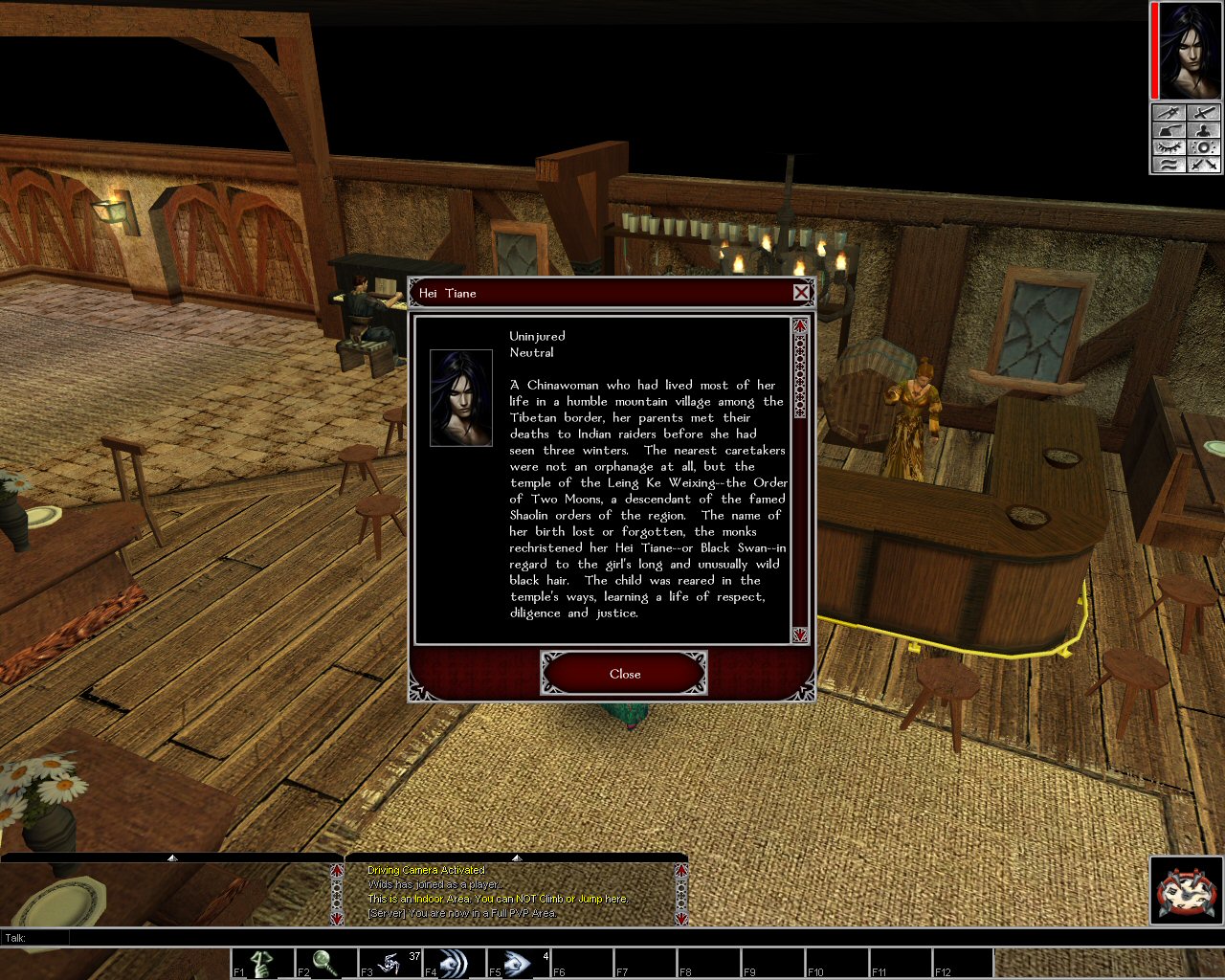Toggle the closed-eye icon under the portrait
Image resolution: width=1225 pixels, height=980 pixels.
pyautogui.click(x=1169, y=147)
